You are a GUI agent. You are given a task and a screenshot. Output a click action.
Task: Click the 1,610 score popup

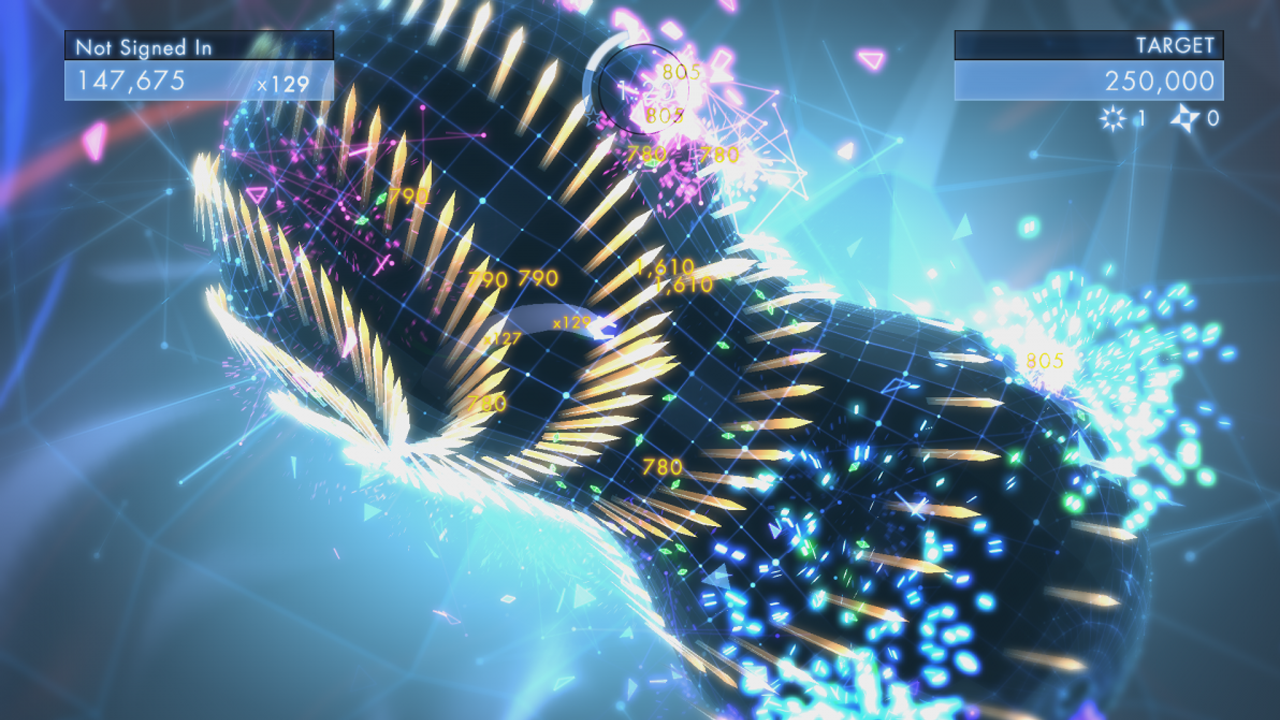pyautogui.click(x=668, y=268)
